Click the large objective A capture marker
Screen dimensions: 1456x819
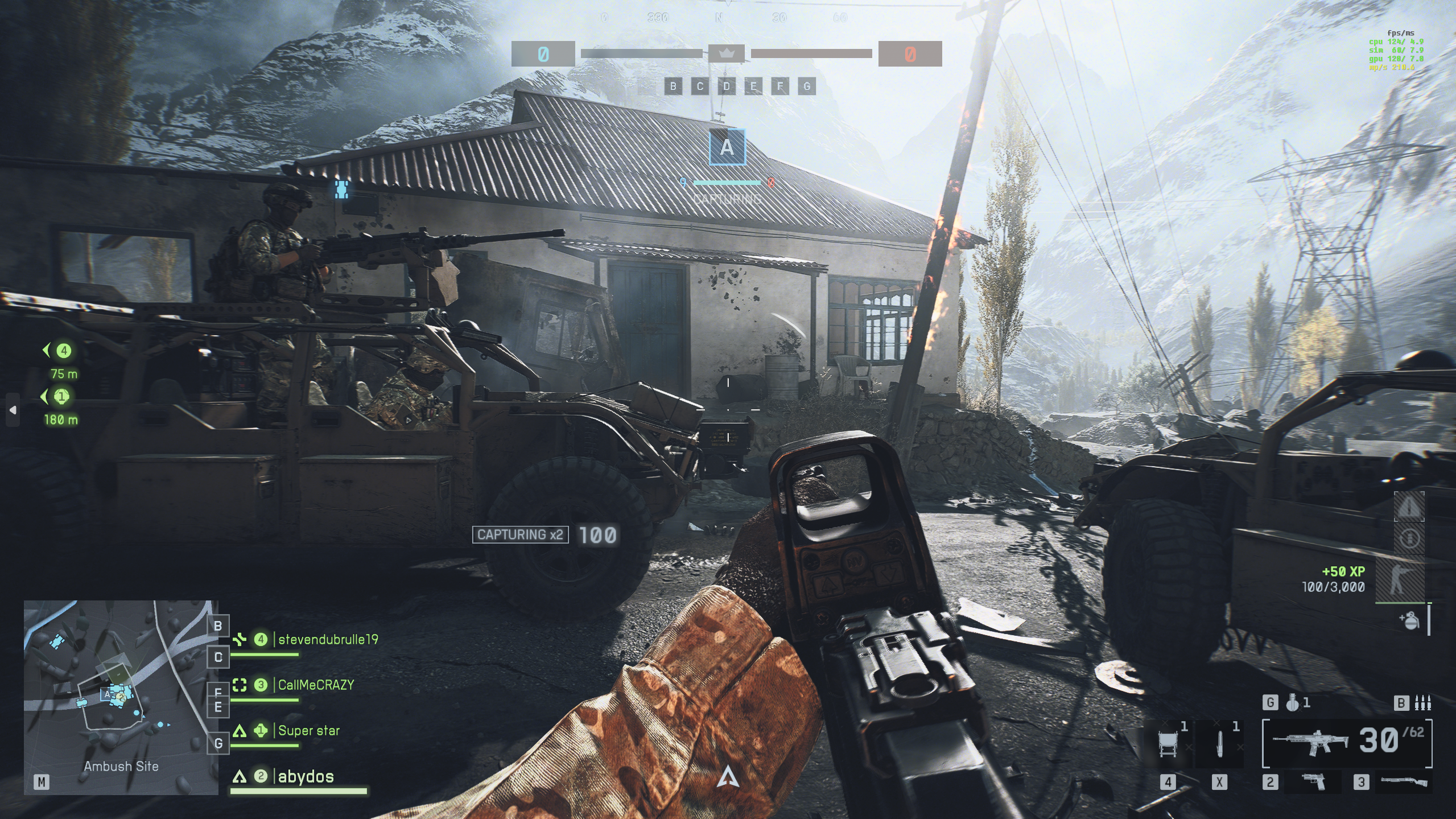coord(727,147)
